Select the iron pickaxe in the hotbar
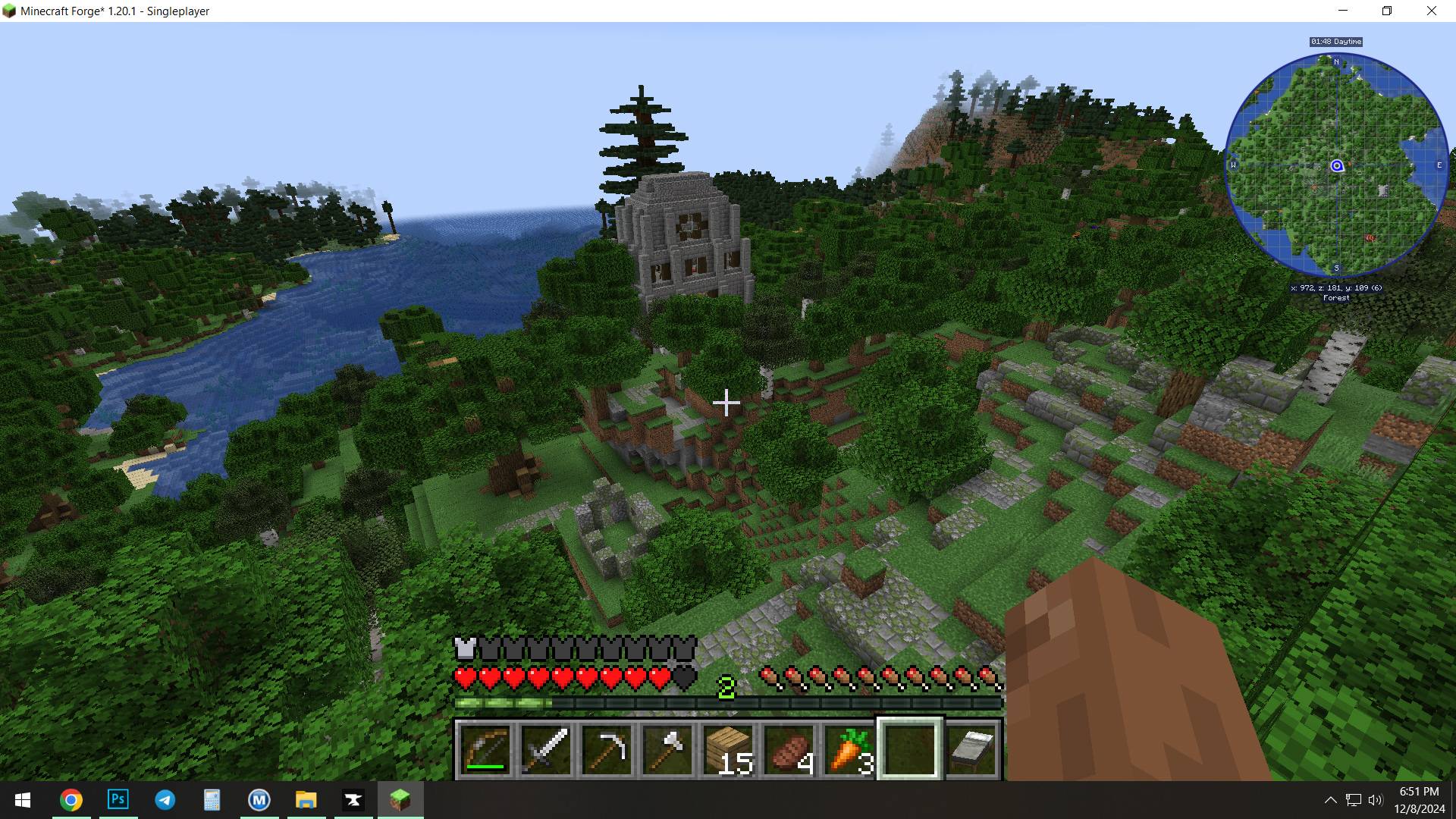 click(607, 750)
